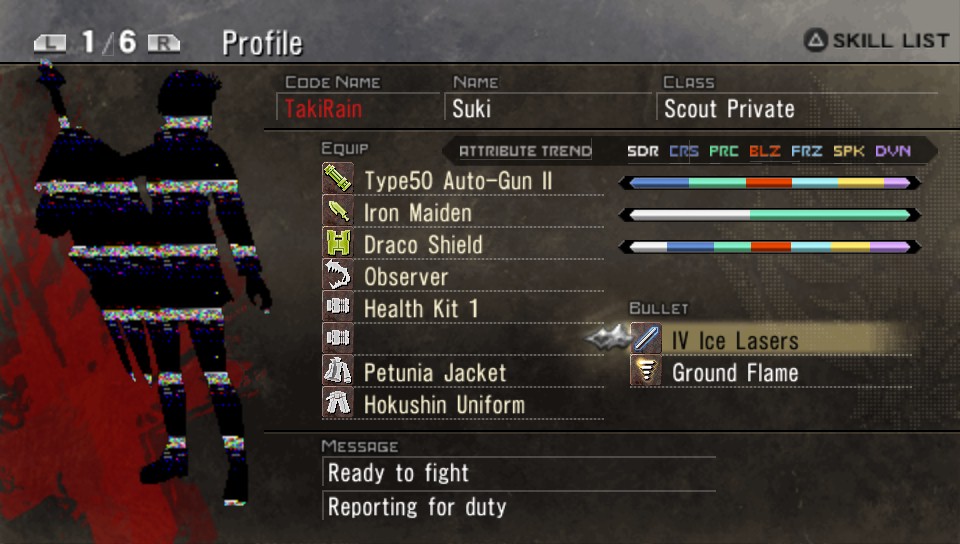Select the Type50 Auto-Gun II equipment row
The image size is (960, 544).
click(x=458, y=181)
